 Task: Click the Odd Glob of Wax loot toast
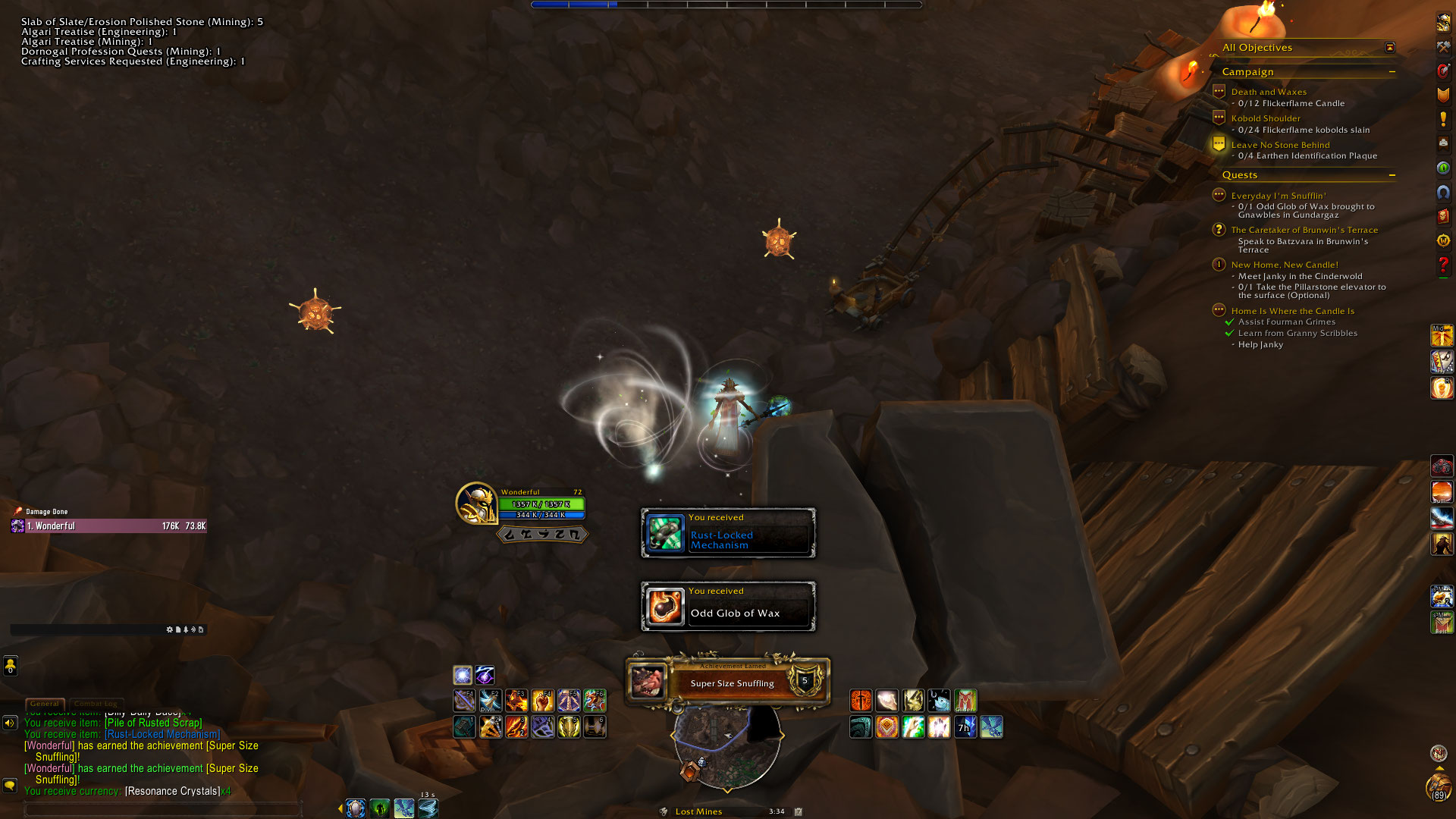[728, 607]
